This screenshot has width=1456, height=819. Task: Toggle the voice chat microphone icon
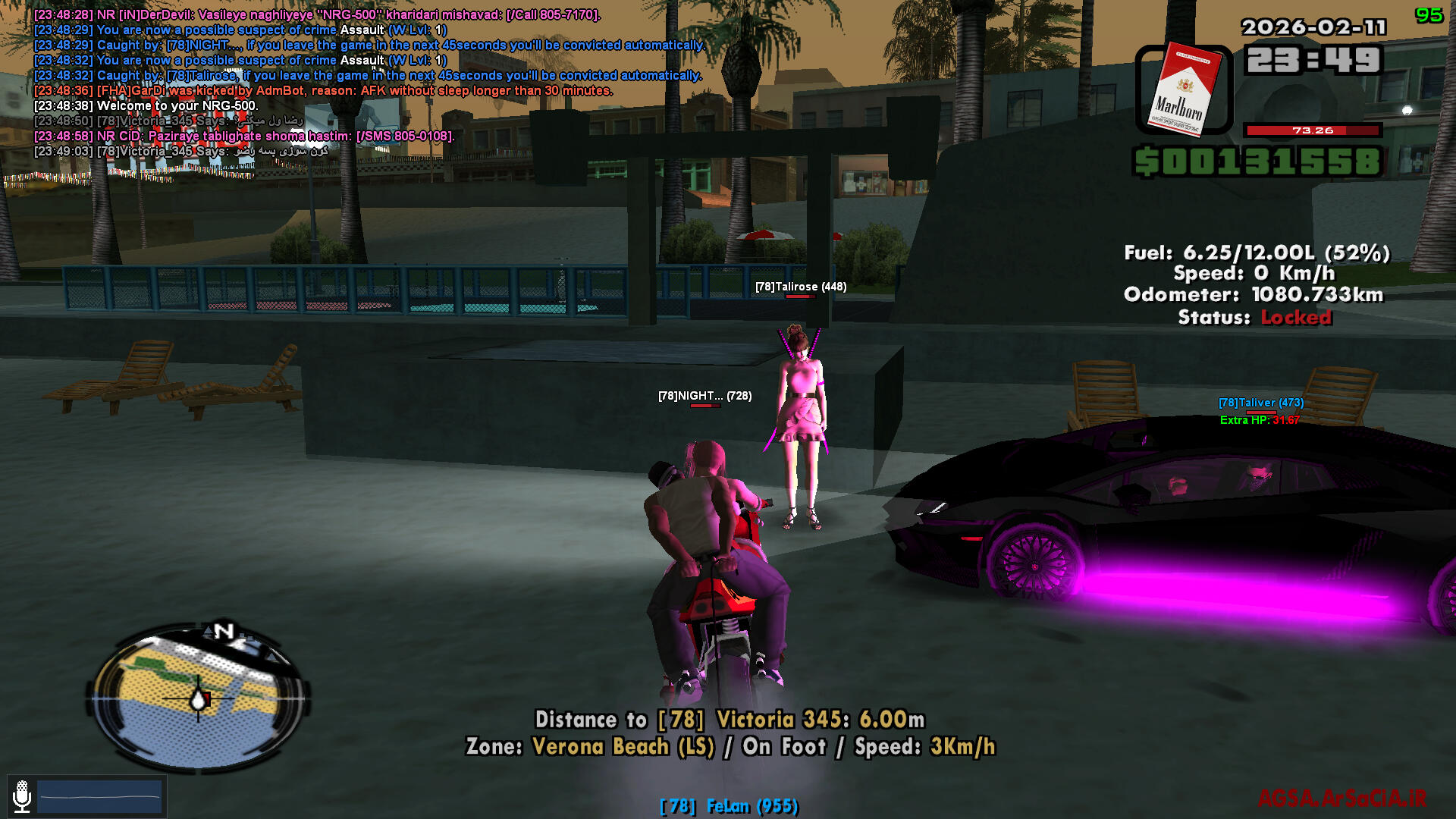(x=22, y=795)
